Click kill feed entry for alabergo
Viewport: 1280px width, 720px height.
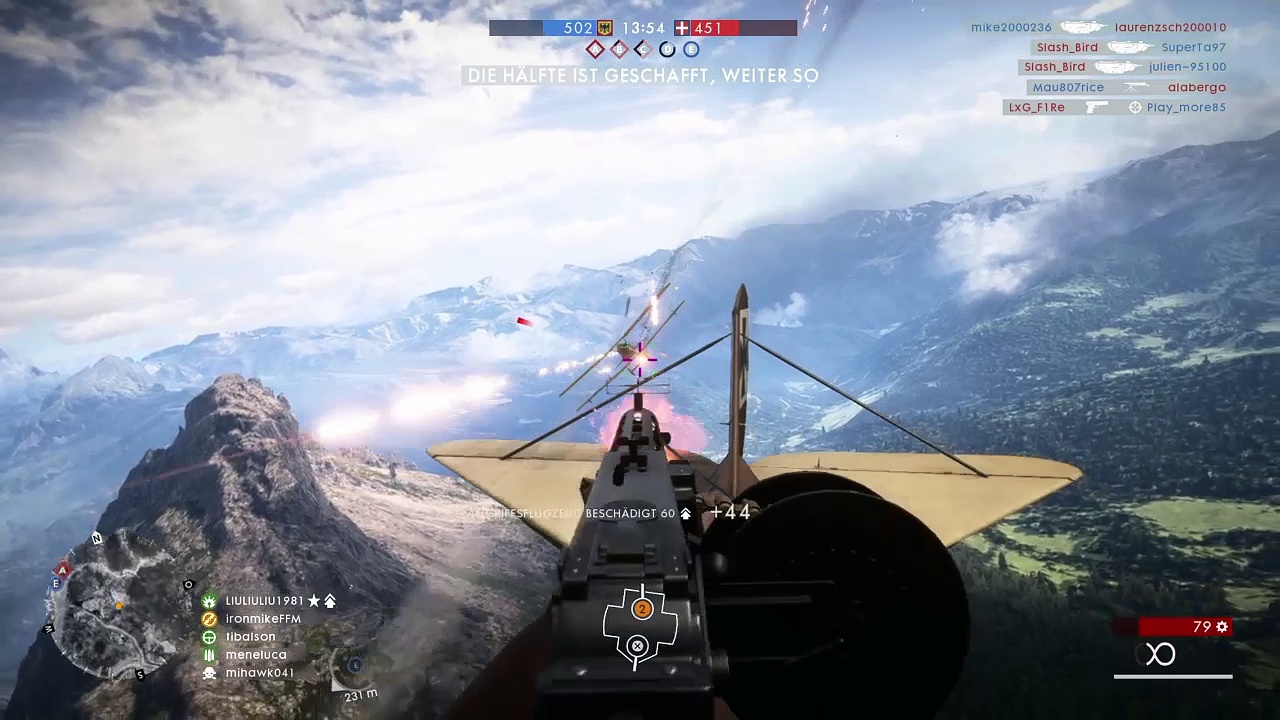pyautogui.click(x=1196, y=87)
